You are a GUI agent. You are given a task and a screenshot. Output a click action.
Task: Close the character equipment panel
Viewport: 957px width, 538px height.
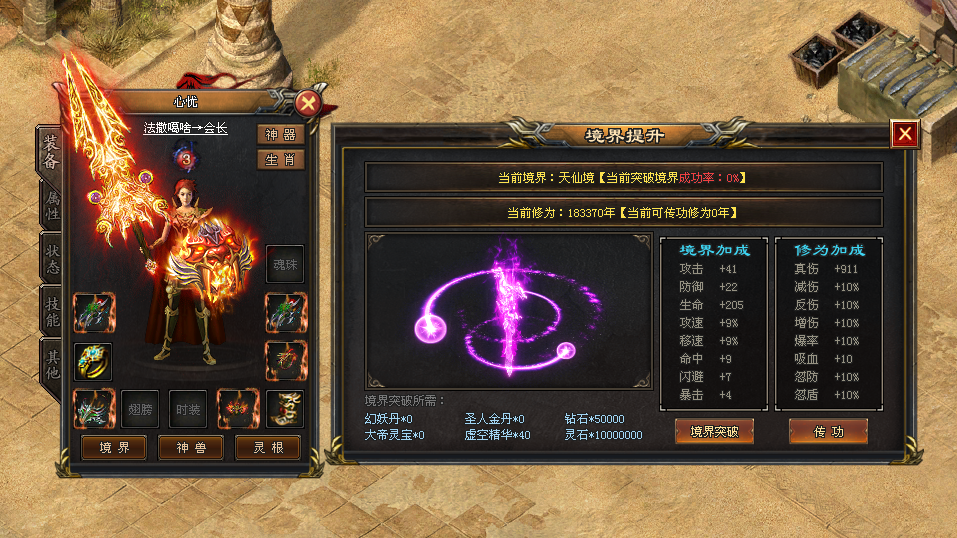tap(308, 102)
